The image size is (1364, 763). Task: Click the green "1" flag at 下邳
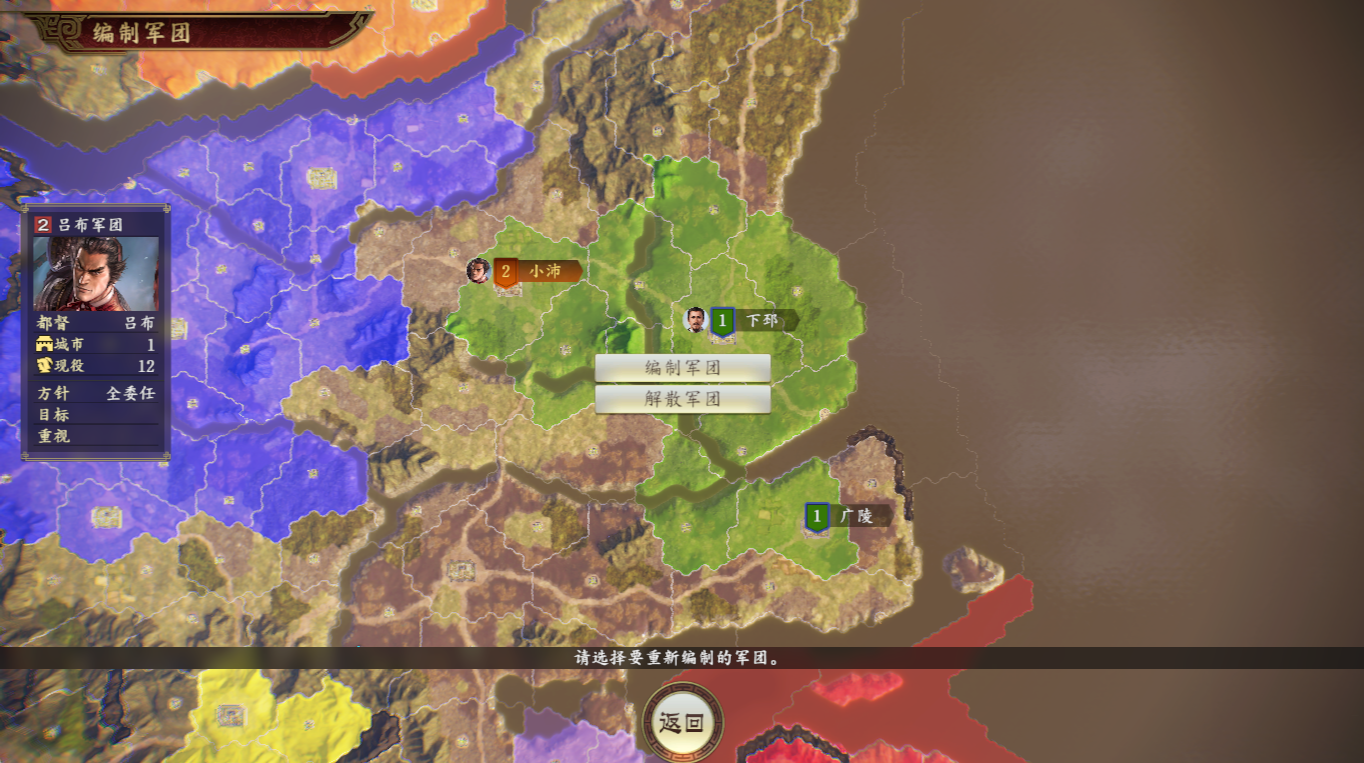coord(721,319)
